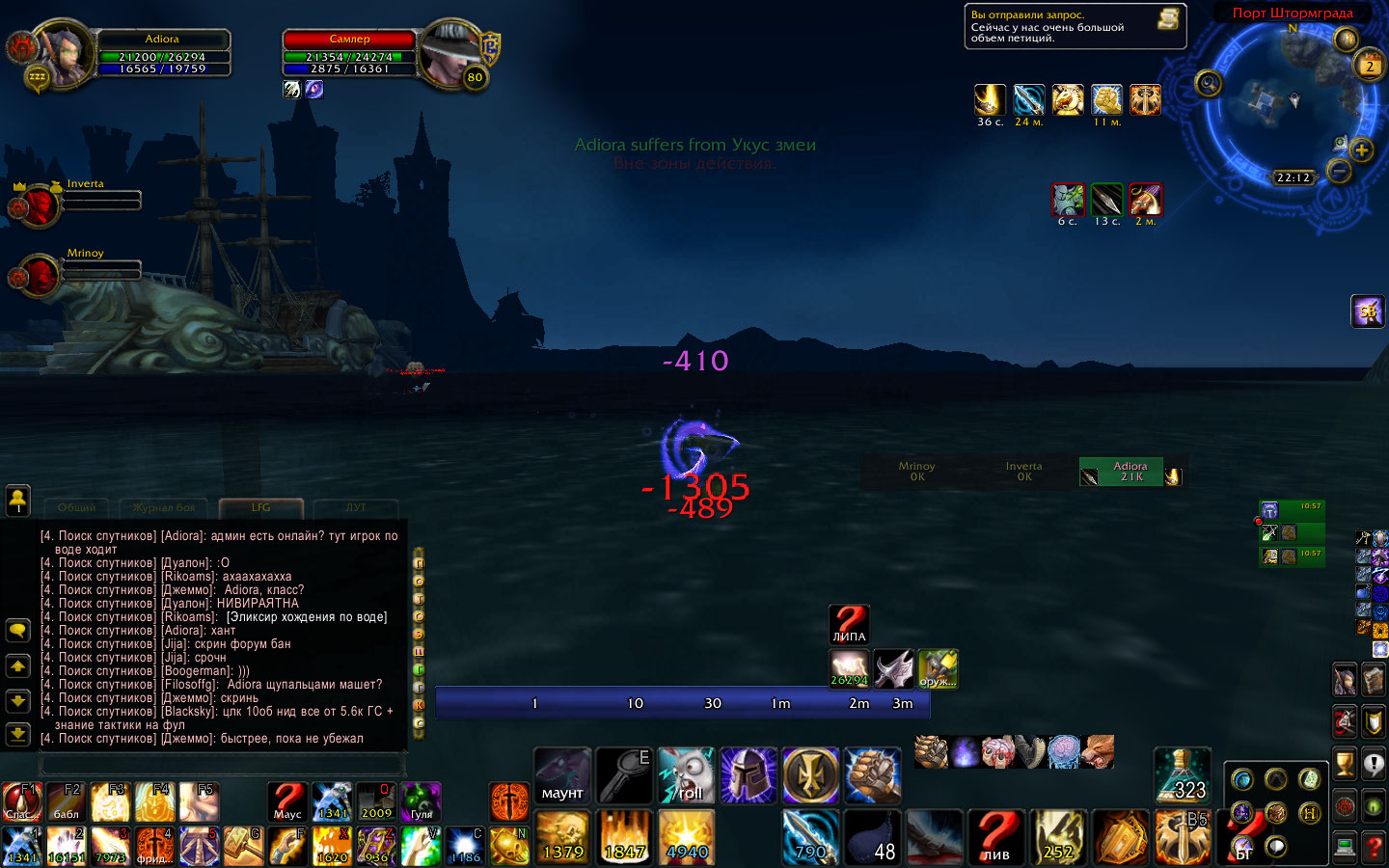Switch to the LFG chat tab
The height and width of the screenshot is (868, 1389).
[261, 507]
